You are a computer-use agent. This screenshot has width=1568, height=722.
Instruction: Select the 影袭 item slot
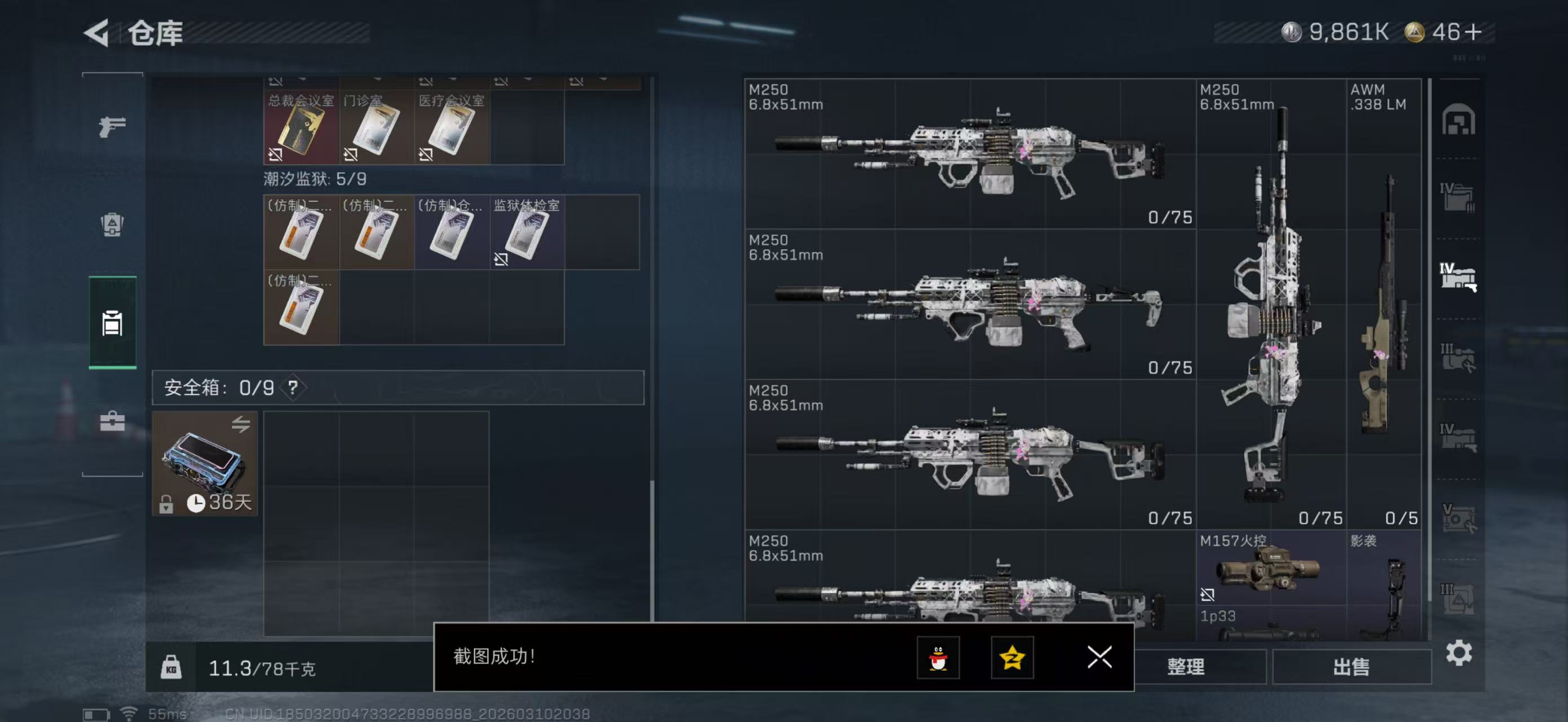[1384, 584]
